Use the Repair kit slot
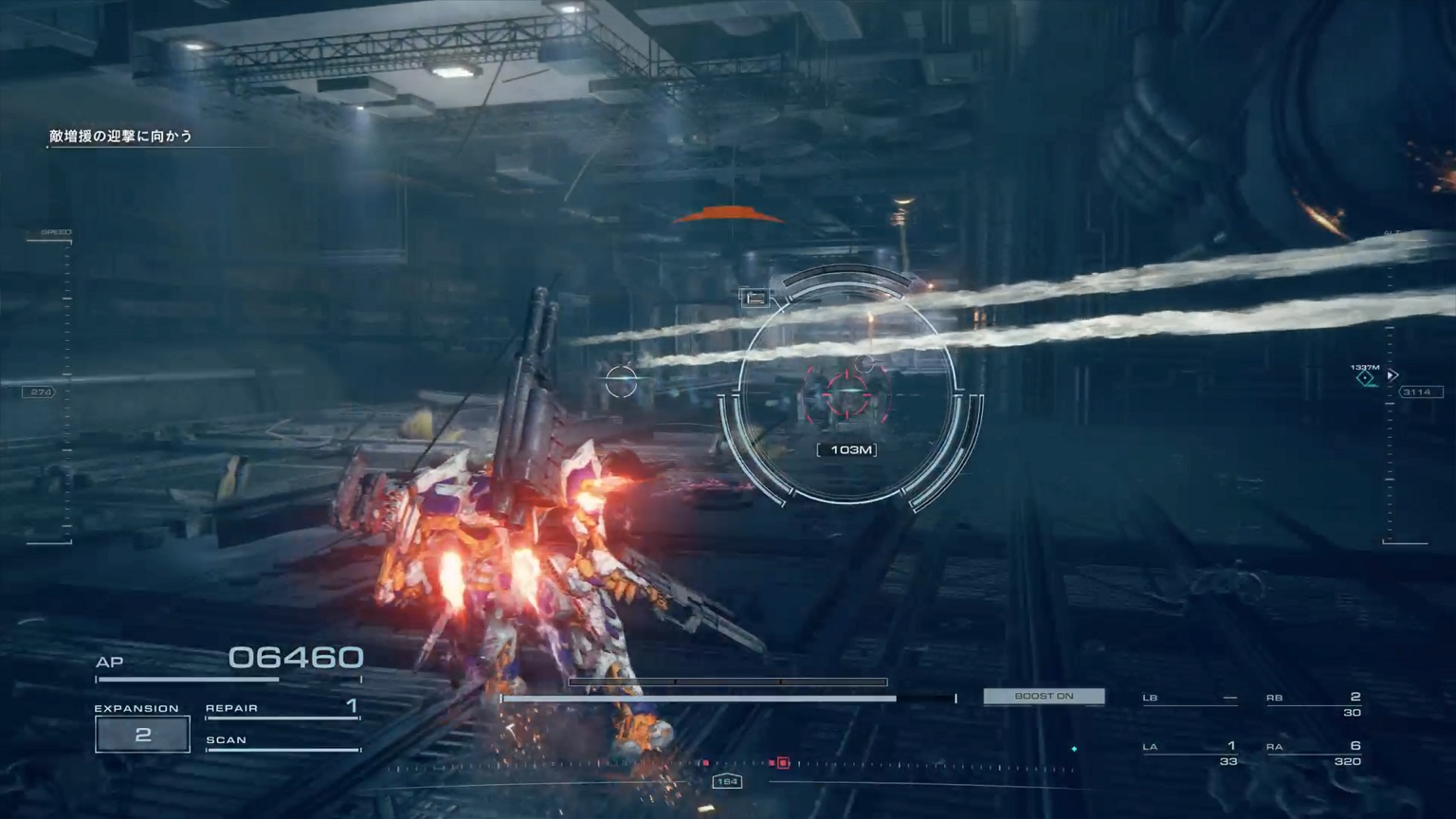 pyautogui.click(x=282, y=708)
